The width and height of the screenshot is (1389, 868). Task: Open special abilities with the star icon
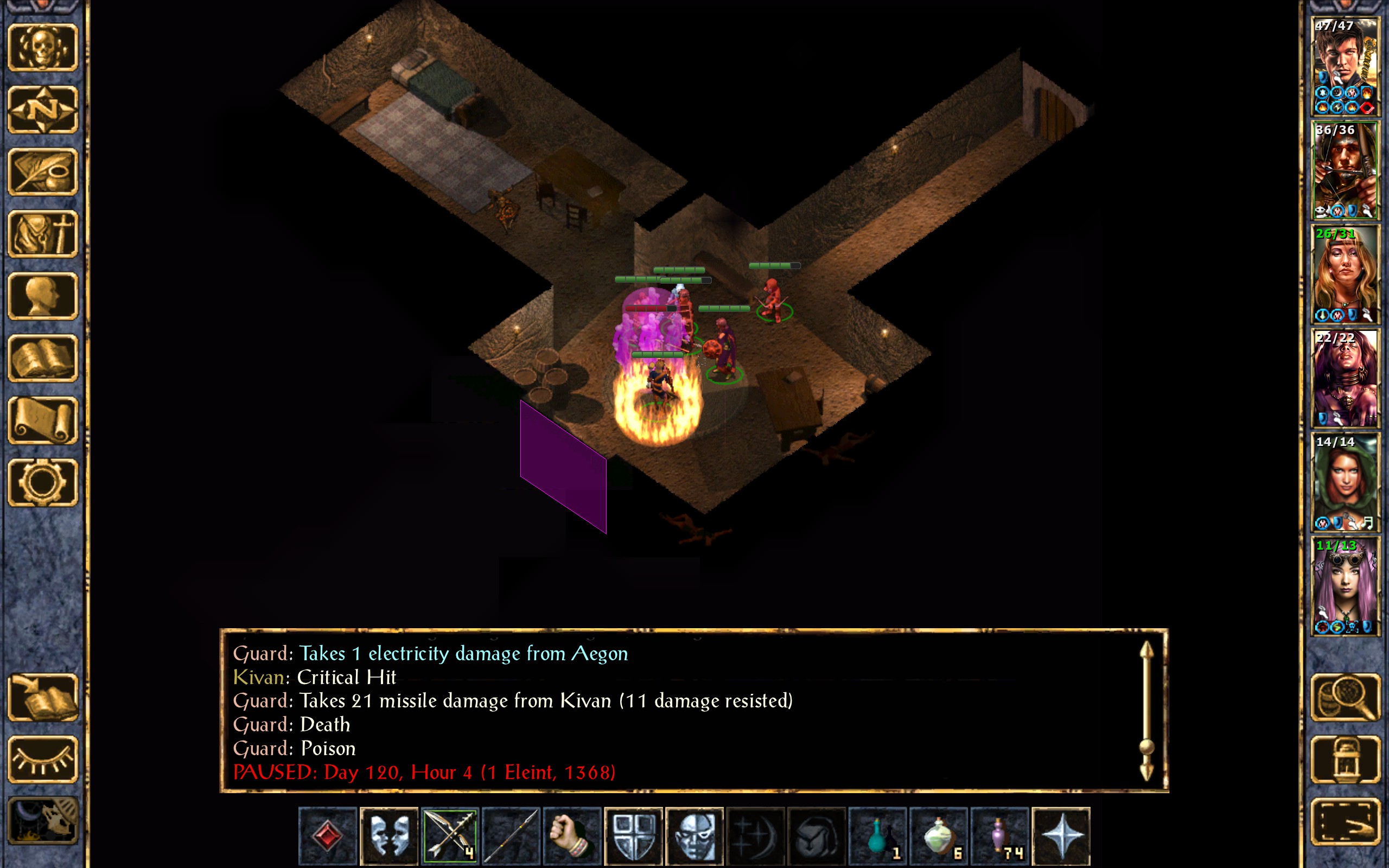click(1061, 835)
